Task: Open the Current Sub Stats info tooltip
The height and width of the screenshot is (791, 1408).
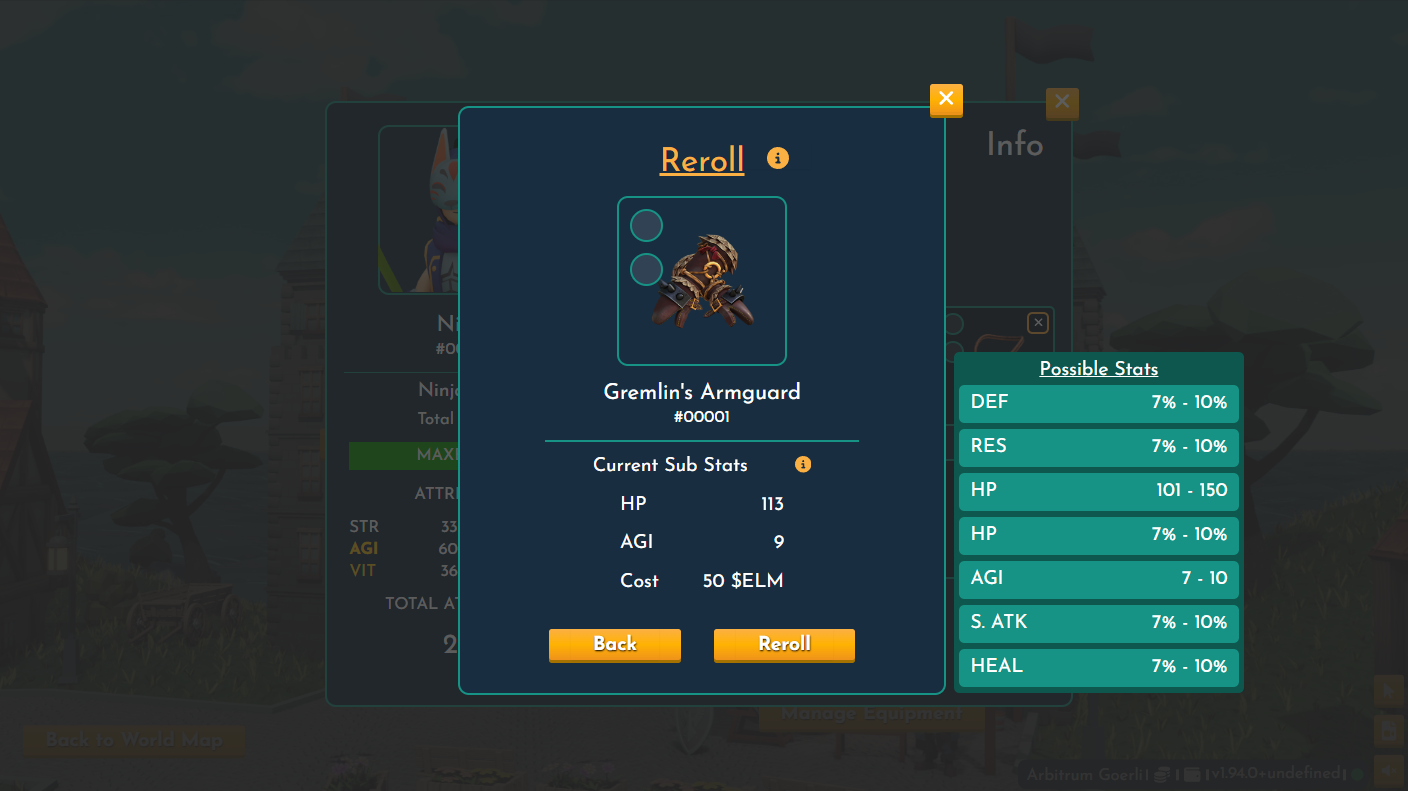Action: point(803,464)
